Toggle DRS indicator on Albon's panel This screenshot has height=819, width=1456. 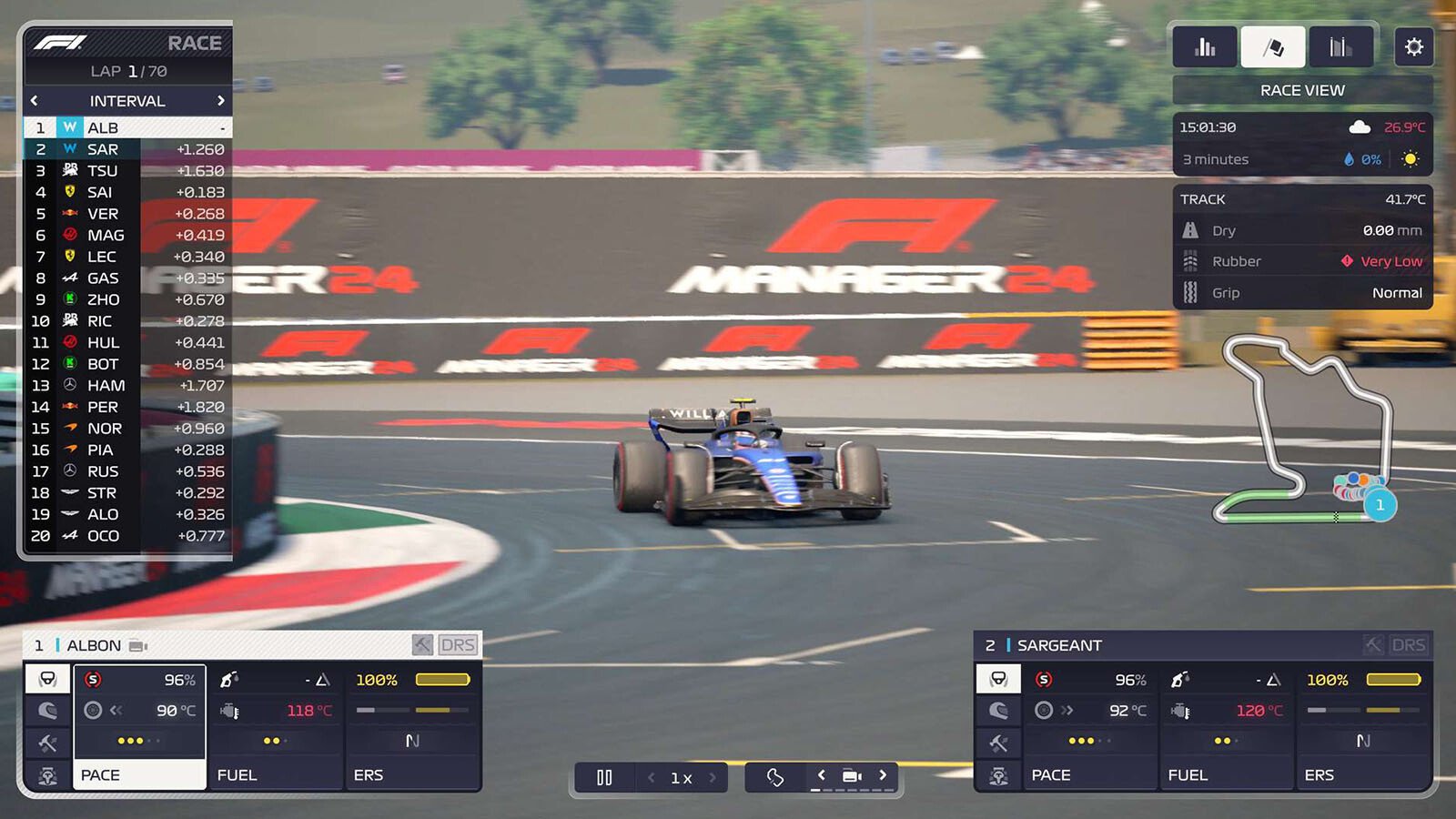tap(459, 644)
